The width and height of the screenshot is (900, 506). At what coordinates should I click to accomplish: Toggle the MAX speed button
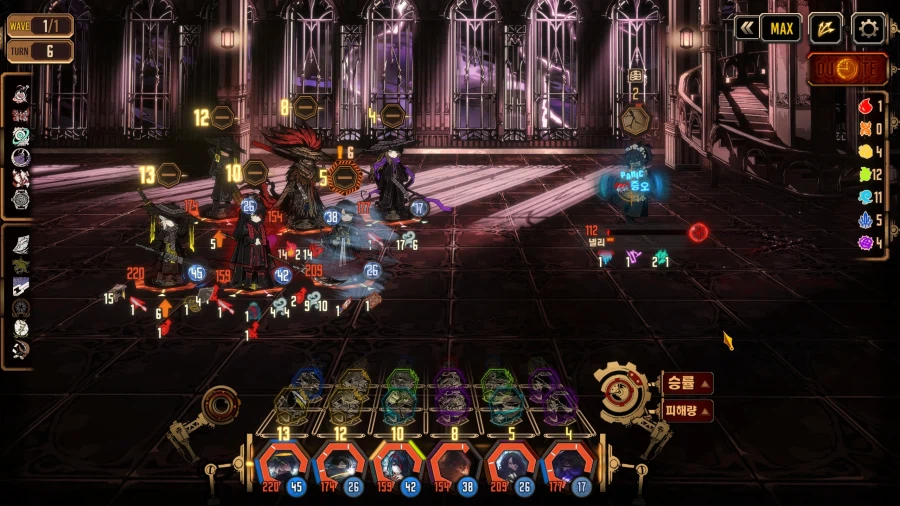click(x=781, y=28)
